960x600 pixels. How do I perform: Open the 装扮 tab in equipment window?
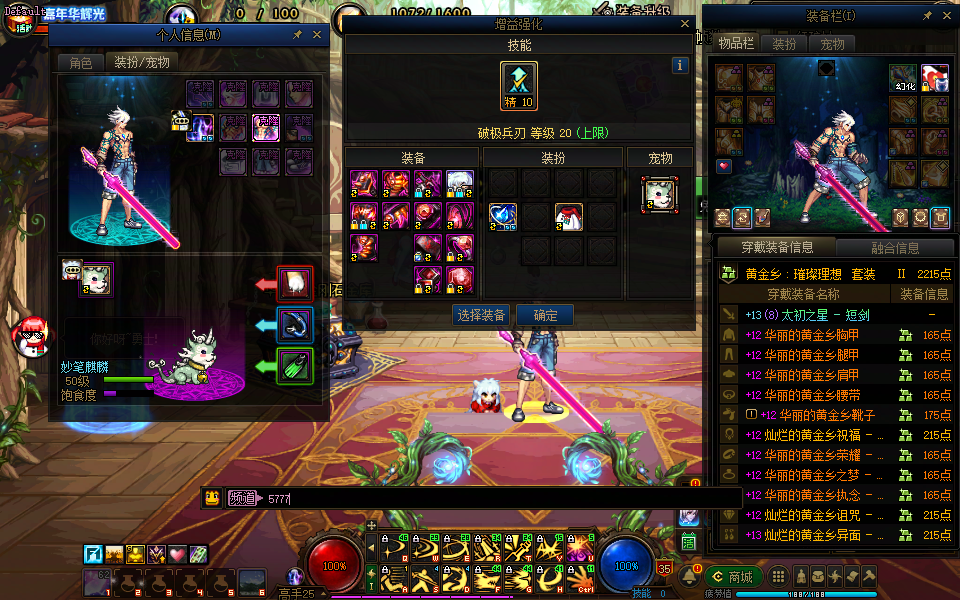785,44
